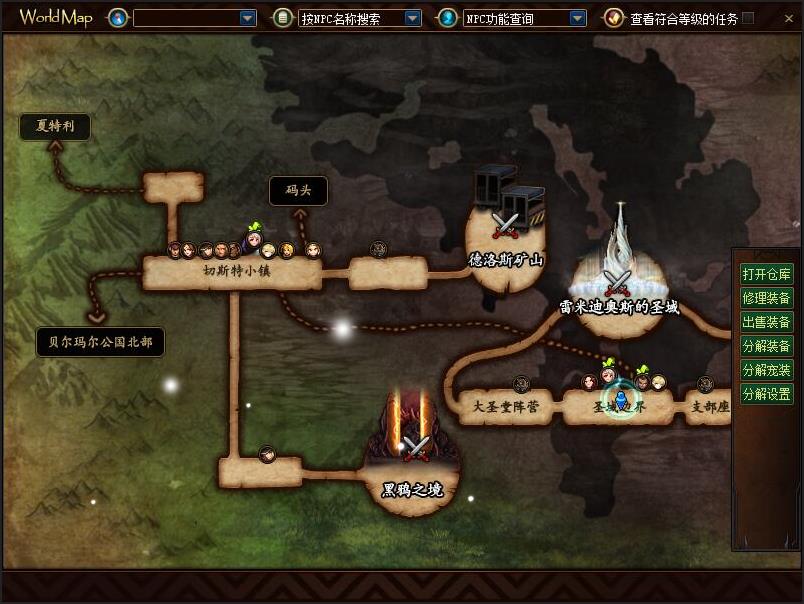Open 分解设置 settings
The width and height of the screenshot is (804, 604).
(x=766, y=394)
